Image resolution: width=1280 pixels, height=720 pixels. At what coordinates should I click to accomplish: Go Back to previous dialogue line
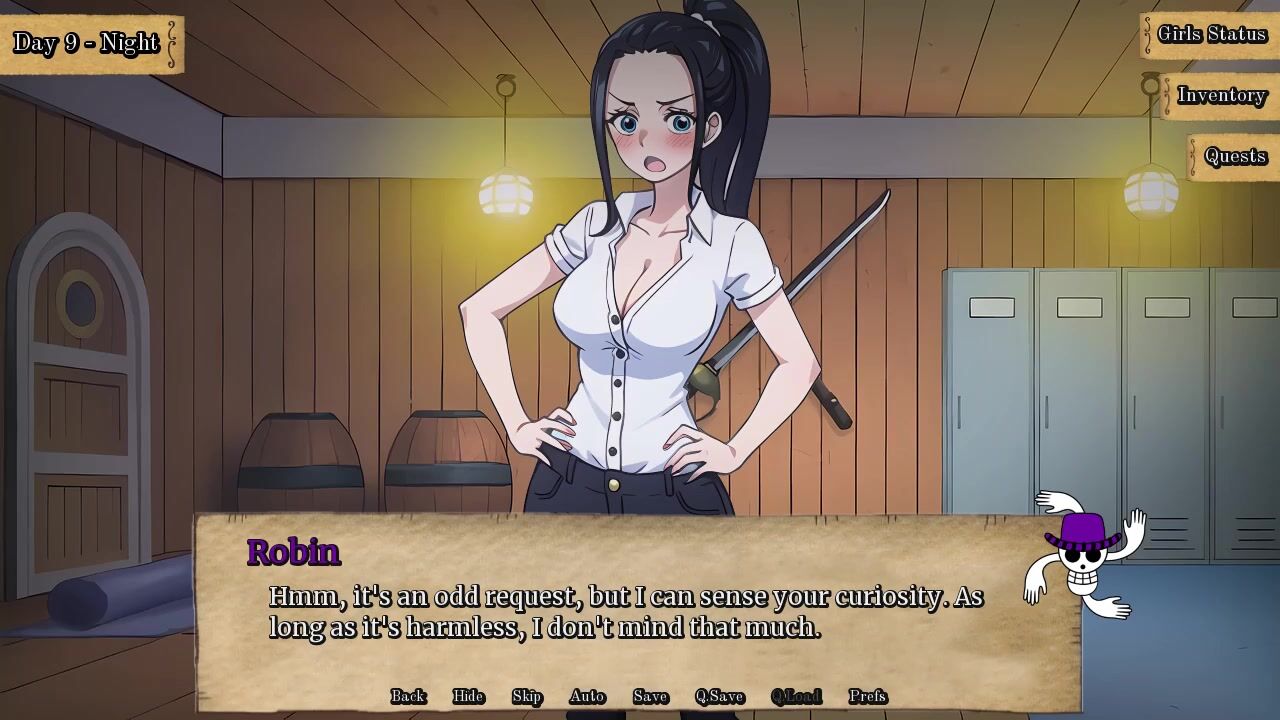click(x=408, y=696)
